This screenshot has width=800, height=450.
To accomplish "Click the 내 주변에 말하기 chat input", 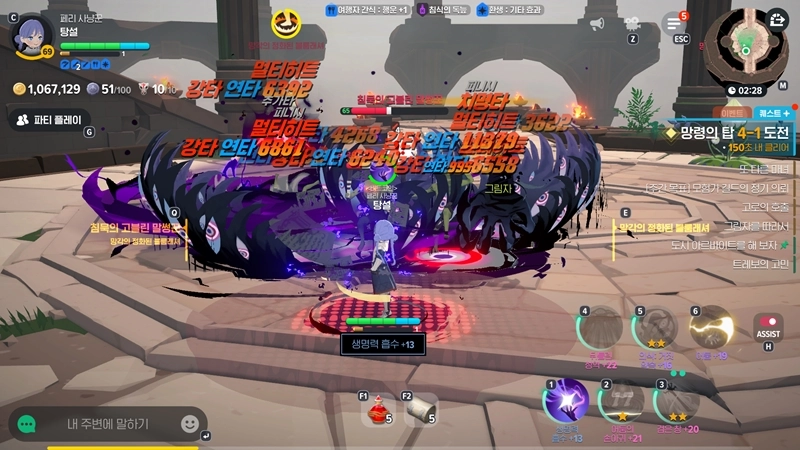I will click(x=108, y=424).
